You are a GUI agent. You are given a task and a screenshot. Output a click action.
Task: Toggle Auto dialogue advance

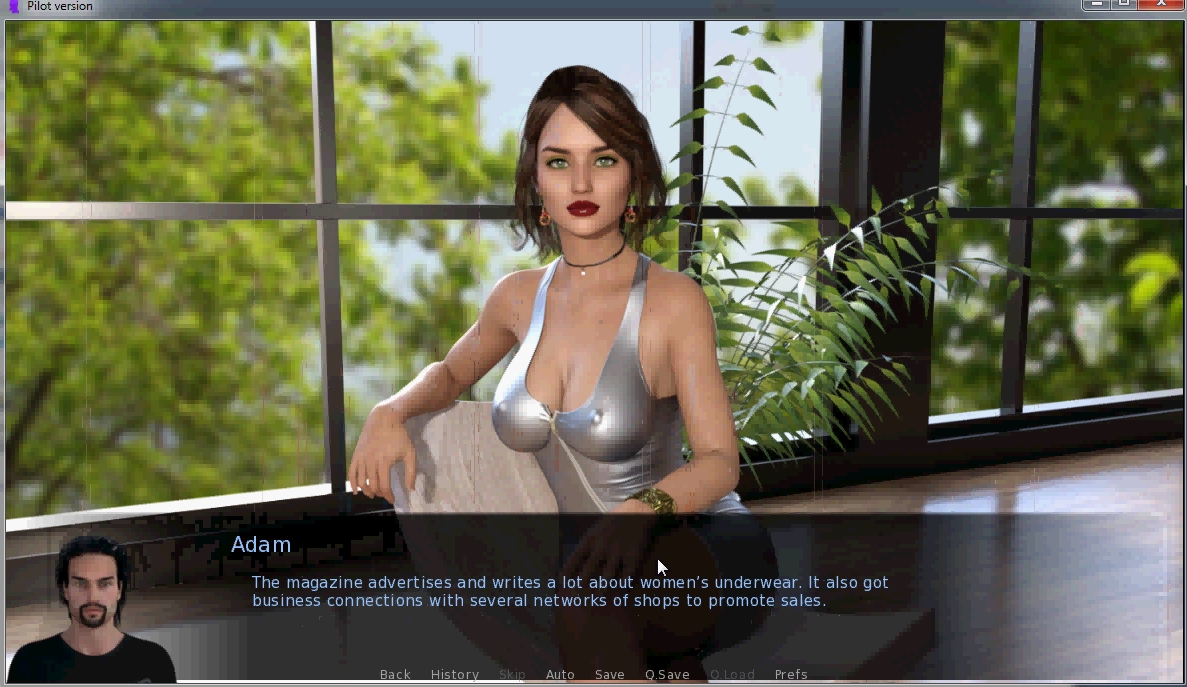tap(560, 675)
